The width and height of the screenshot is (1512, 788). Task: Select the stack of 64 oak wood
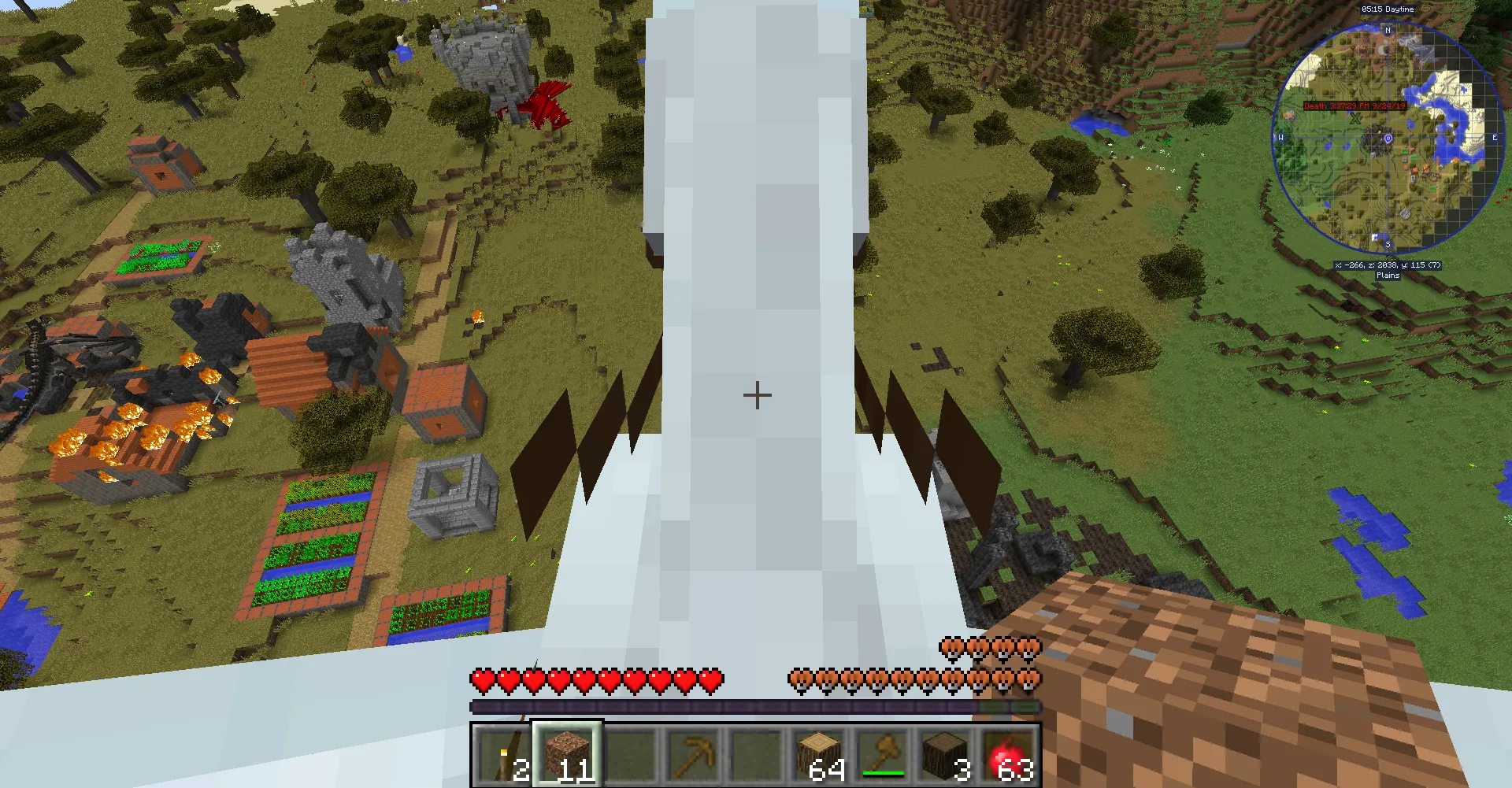pos(821,754)
